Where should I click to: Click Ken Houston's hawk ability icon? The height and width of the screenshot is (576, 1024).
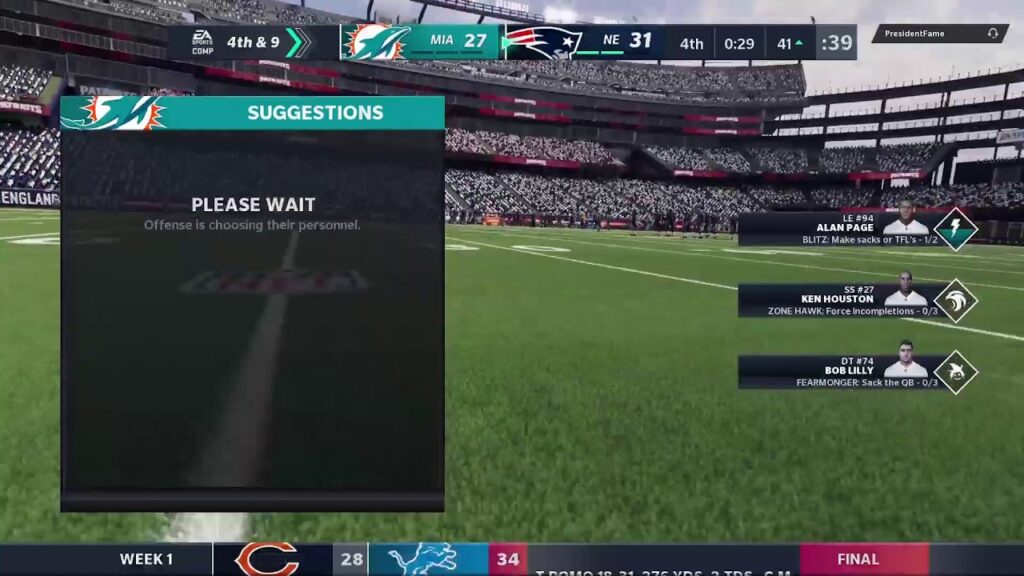tap(955, 300)
